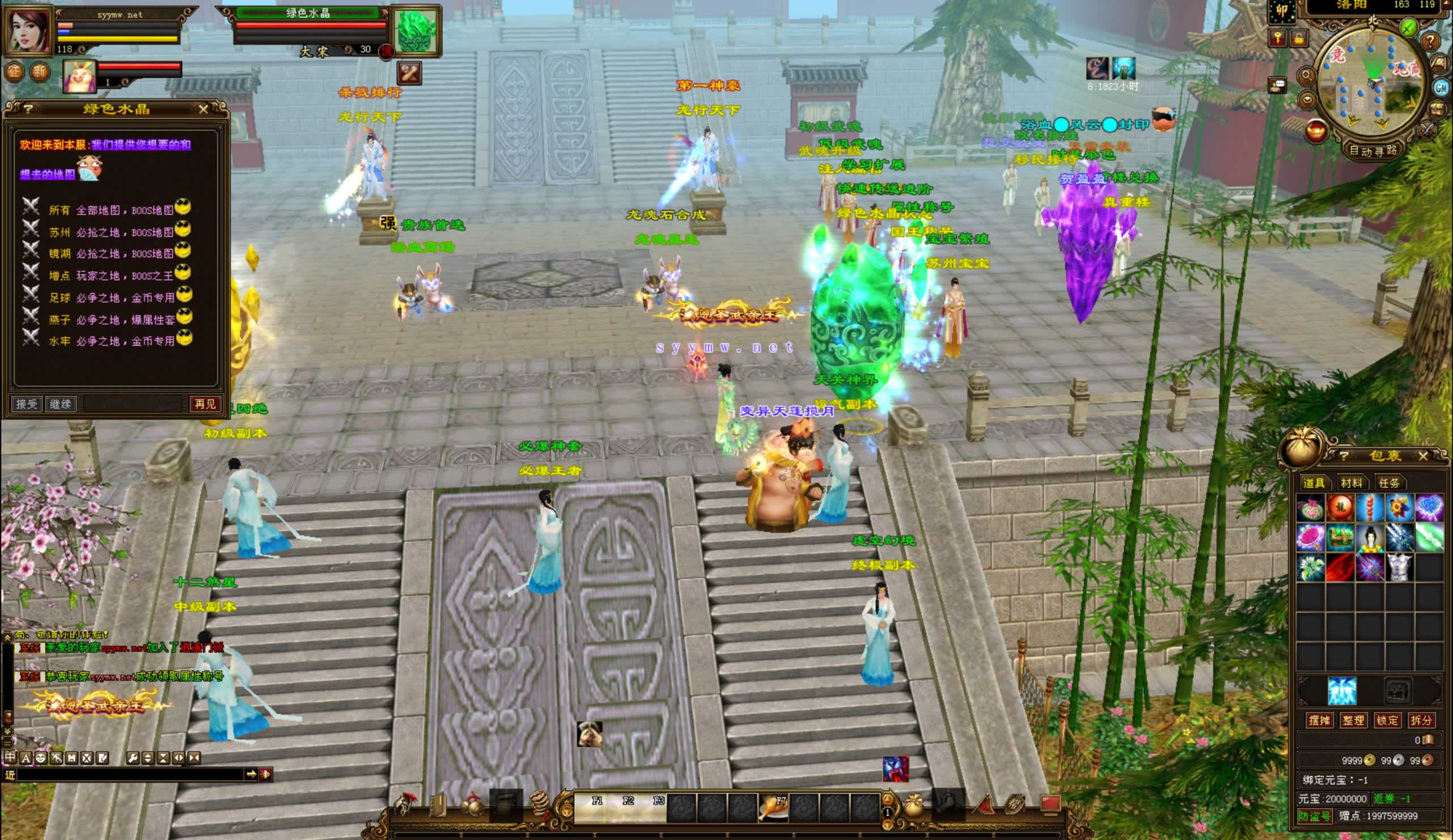Click the 整理 sort inventory button
This screenshot has width=1453, height=840.
click(x=1353, y=720)
